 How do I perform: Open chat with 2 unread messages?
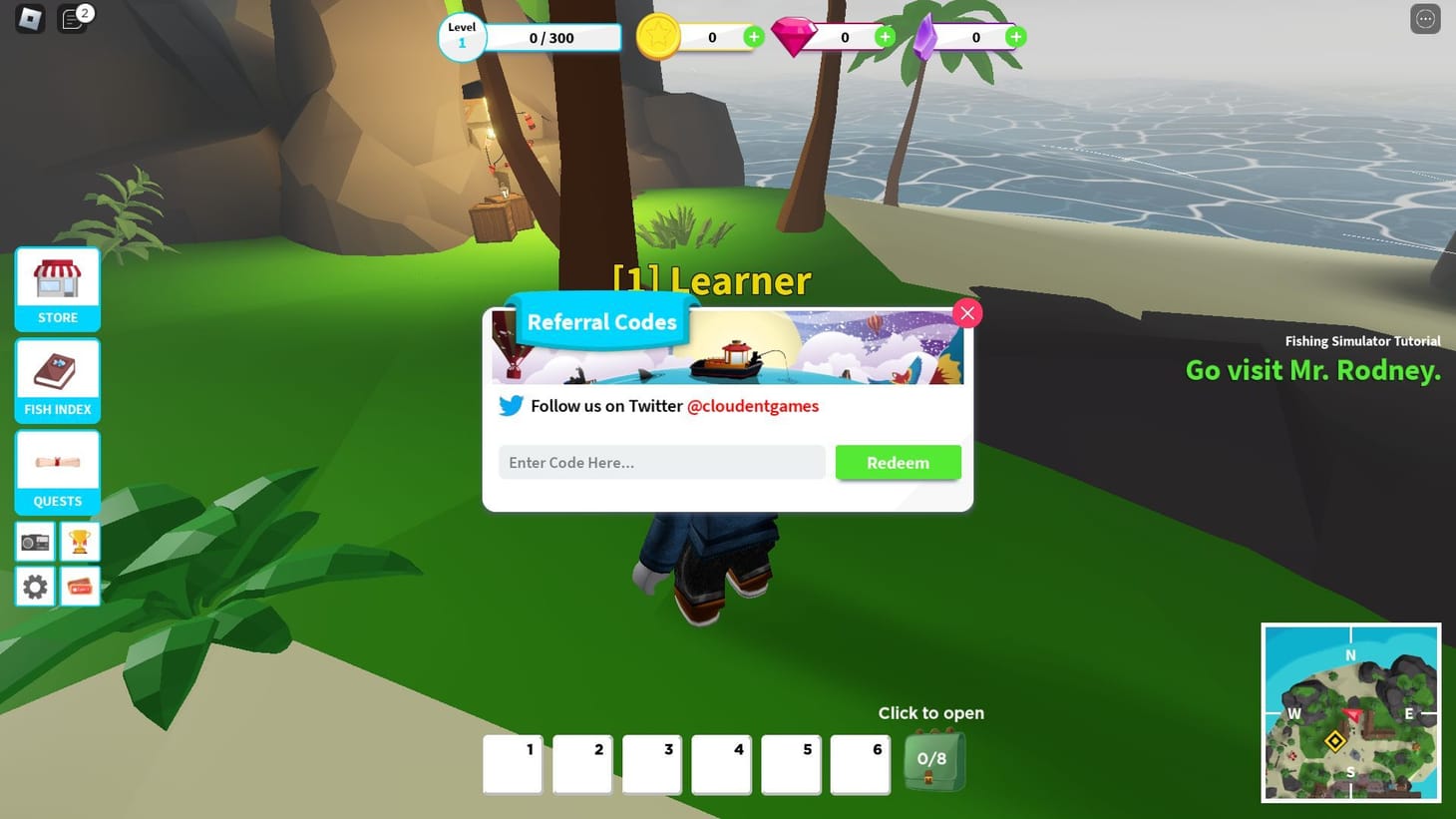pos(72,18)
